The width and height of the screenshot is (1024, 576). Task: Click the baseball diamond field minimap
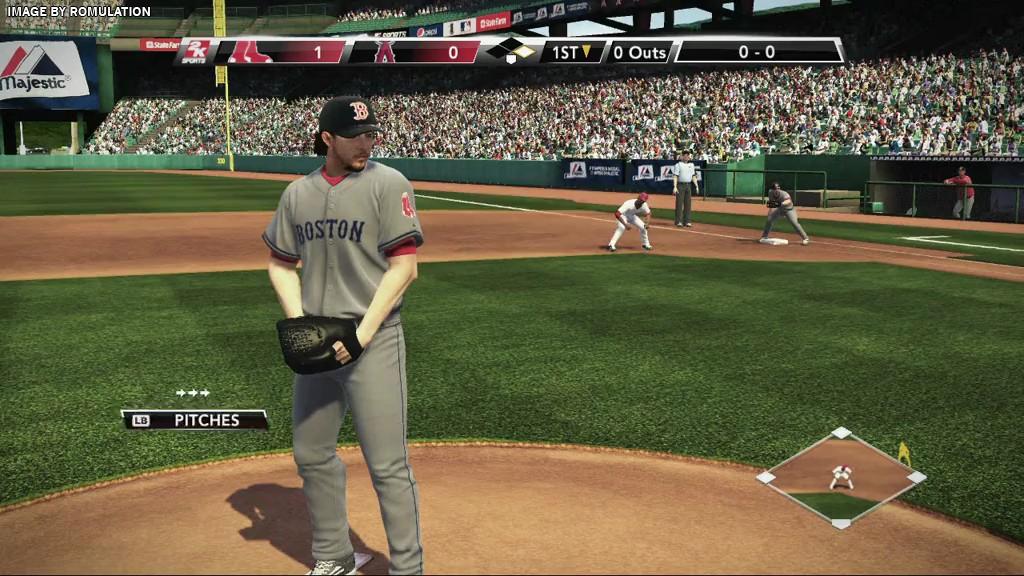[x=840, y=478]
